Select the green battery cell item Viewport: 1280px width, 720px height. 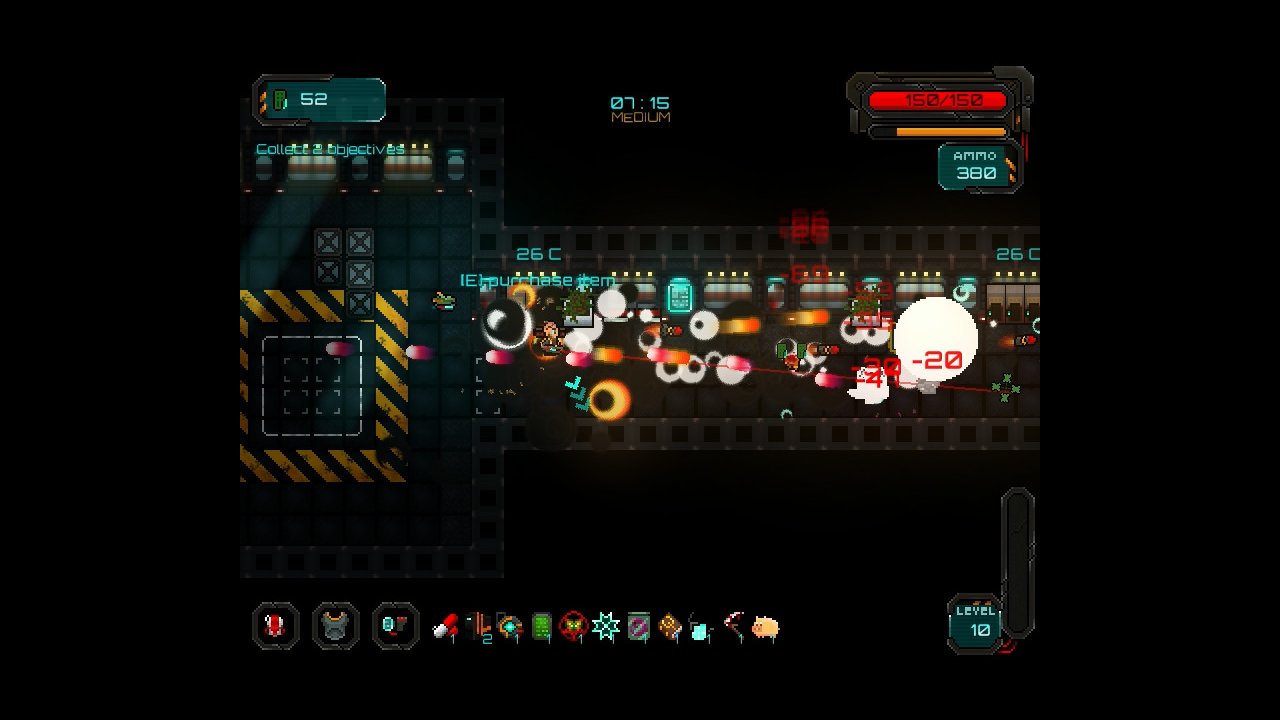[542, 628]
